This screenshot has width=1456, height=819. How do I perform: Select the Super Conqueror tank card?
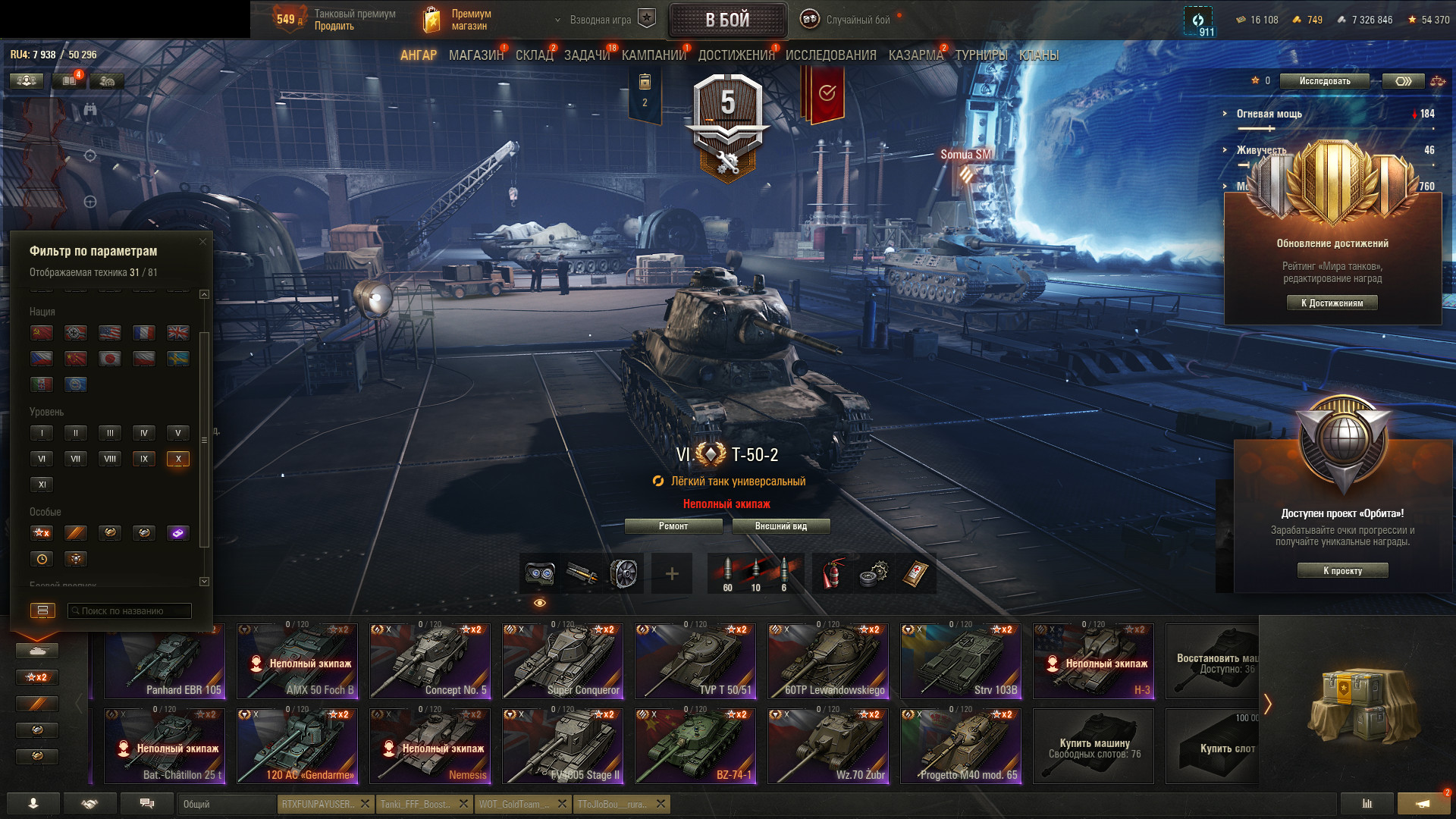tap(562, 661)
